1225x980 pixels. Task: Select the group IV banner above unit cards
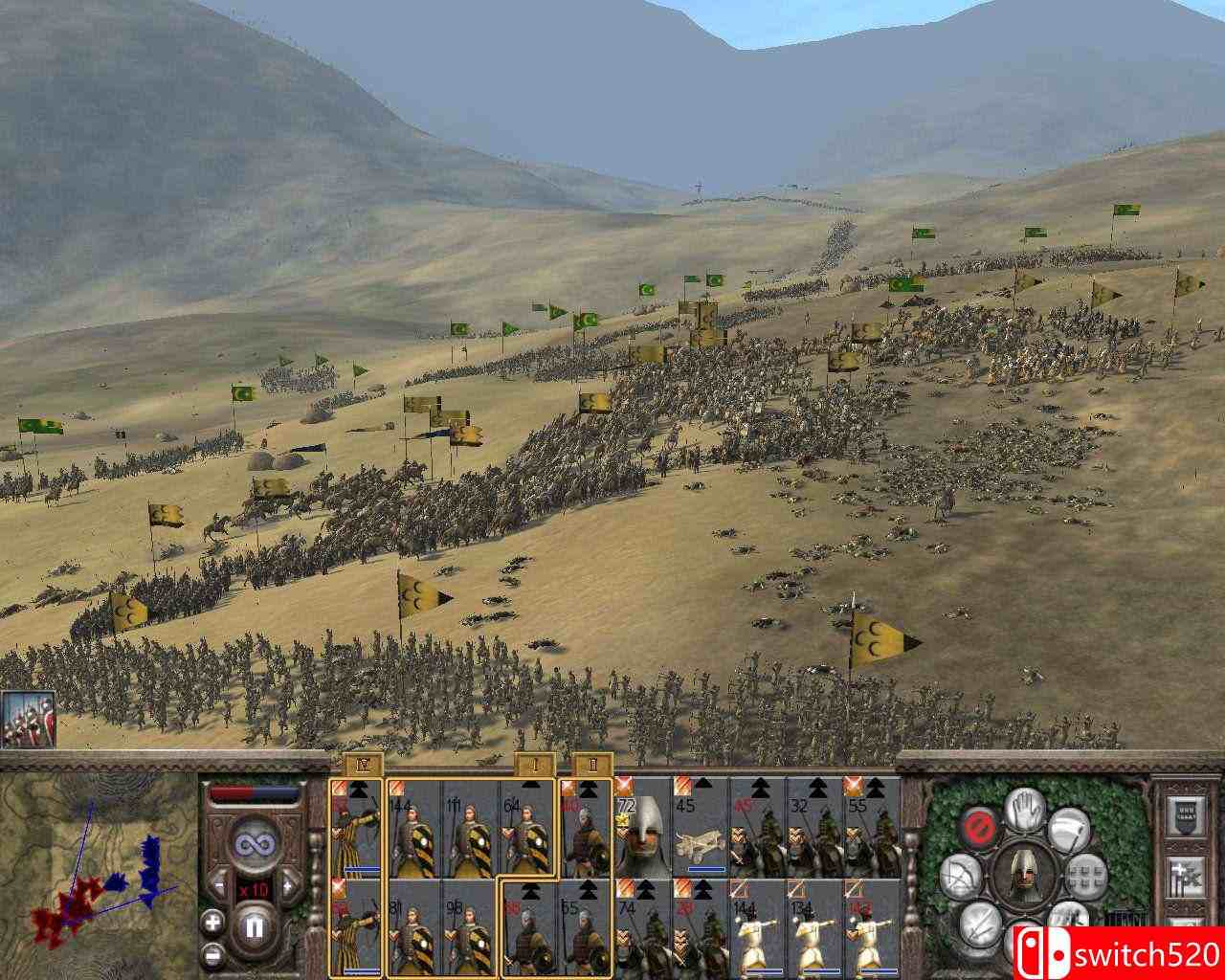tap(362, 763)
